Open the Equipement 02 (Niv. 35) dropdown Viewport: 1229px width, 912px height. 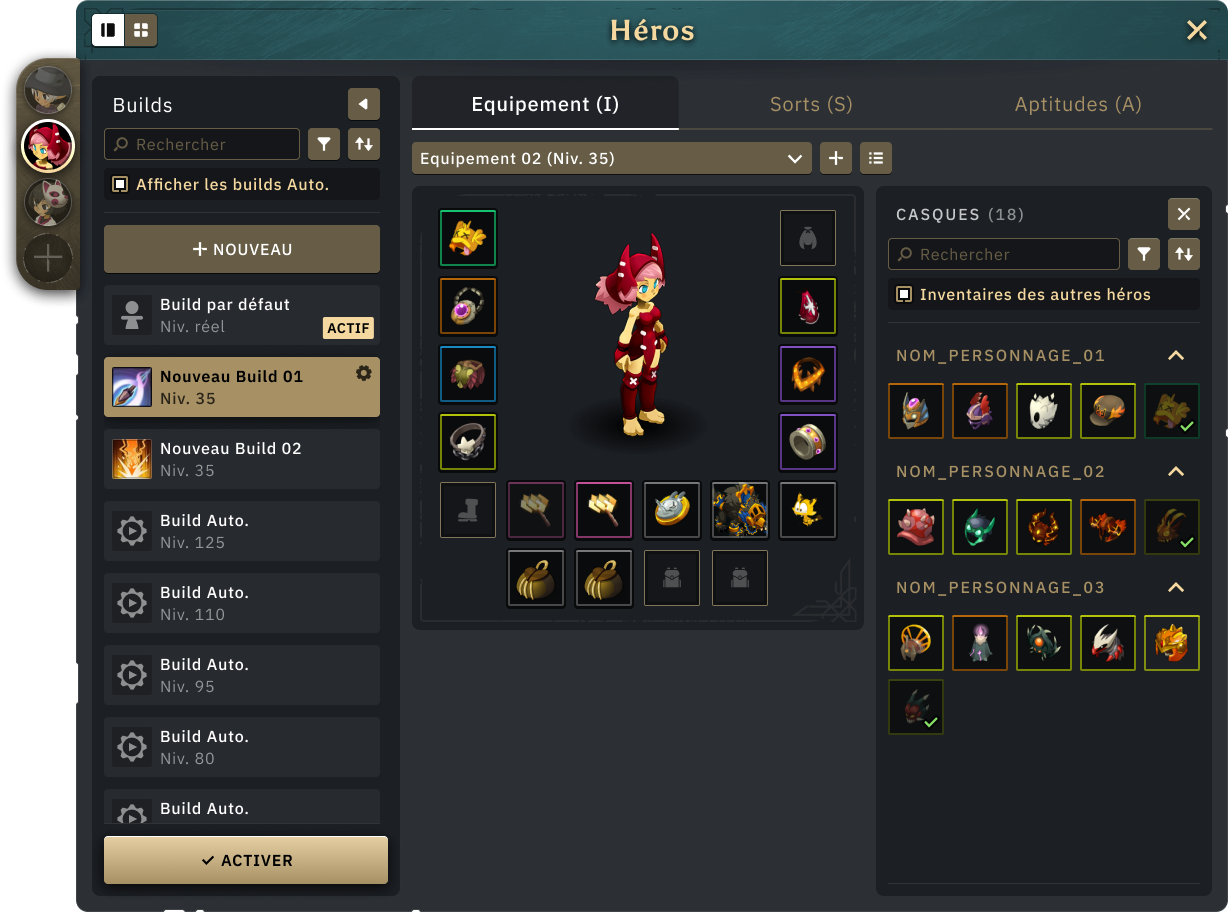click(611, 158)
